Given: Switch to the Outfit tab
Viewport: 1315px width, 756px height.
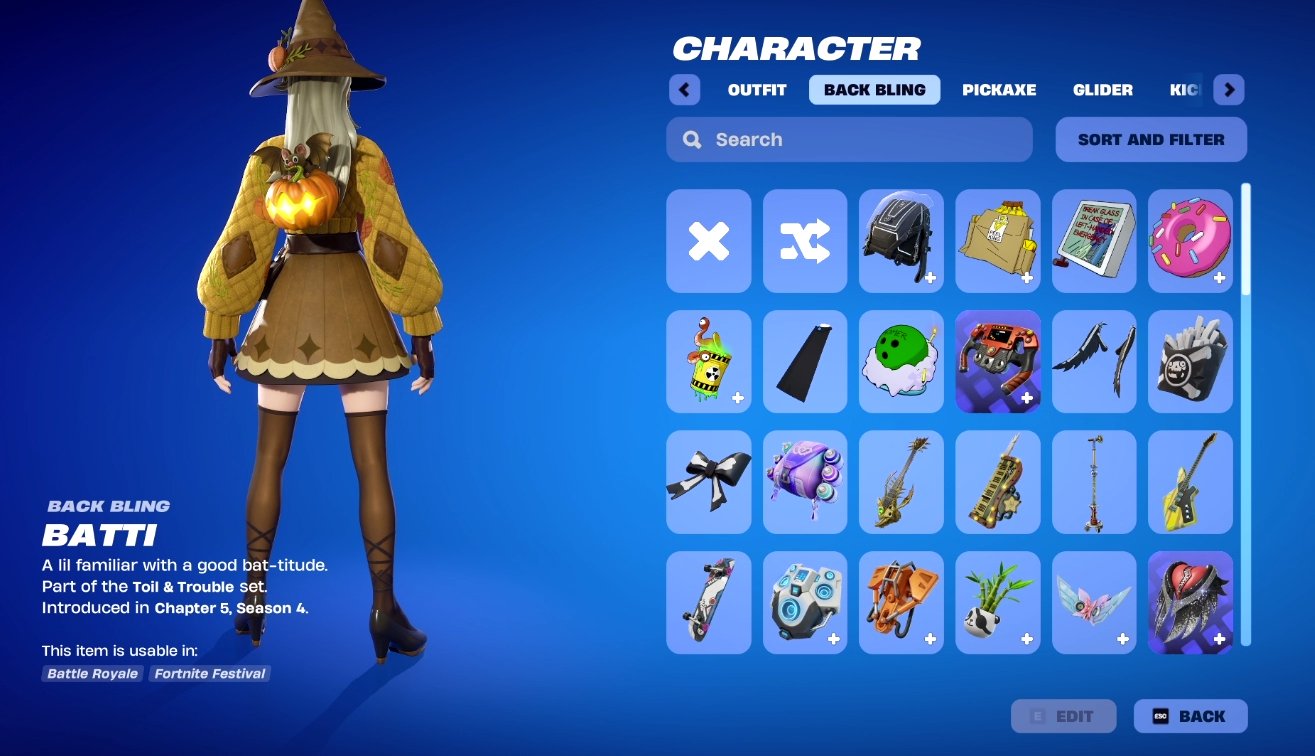Looking at the screenshot, I should point(757,90).
